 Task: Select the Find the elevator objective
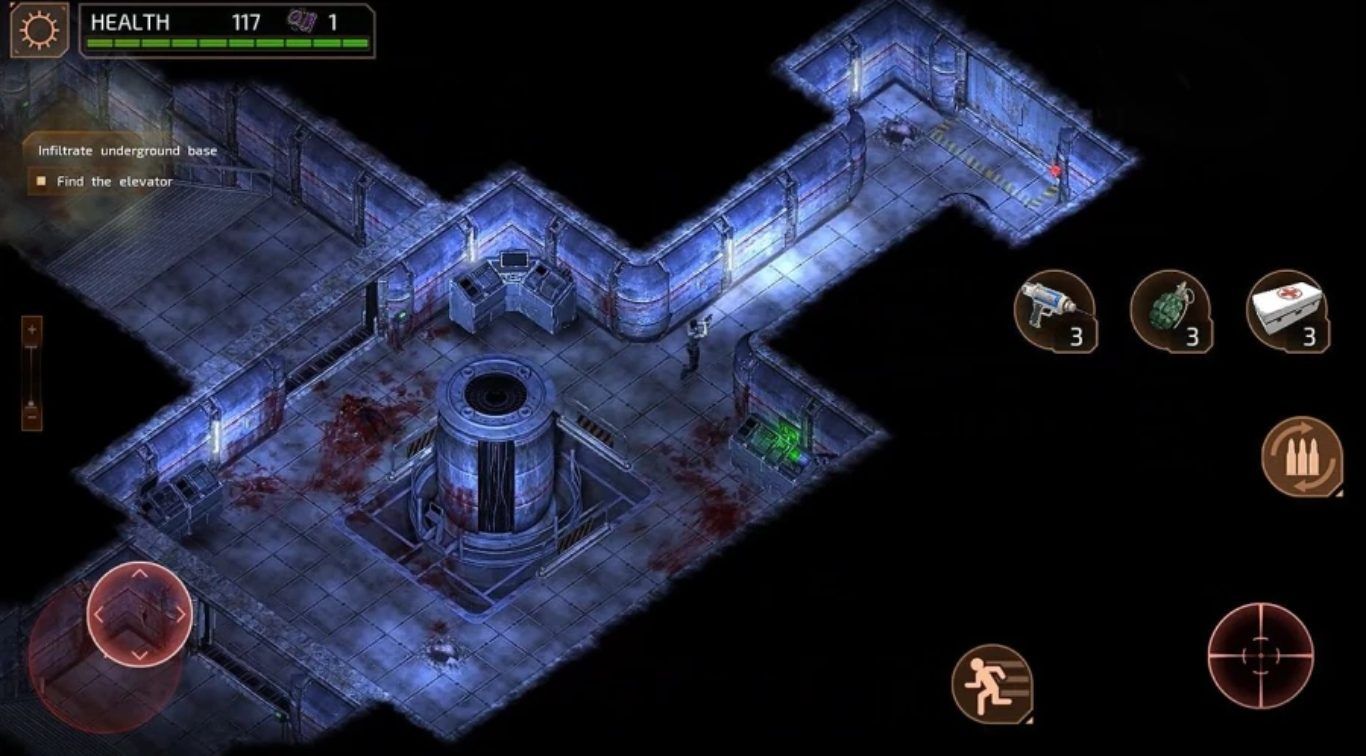coord(114,182)
